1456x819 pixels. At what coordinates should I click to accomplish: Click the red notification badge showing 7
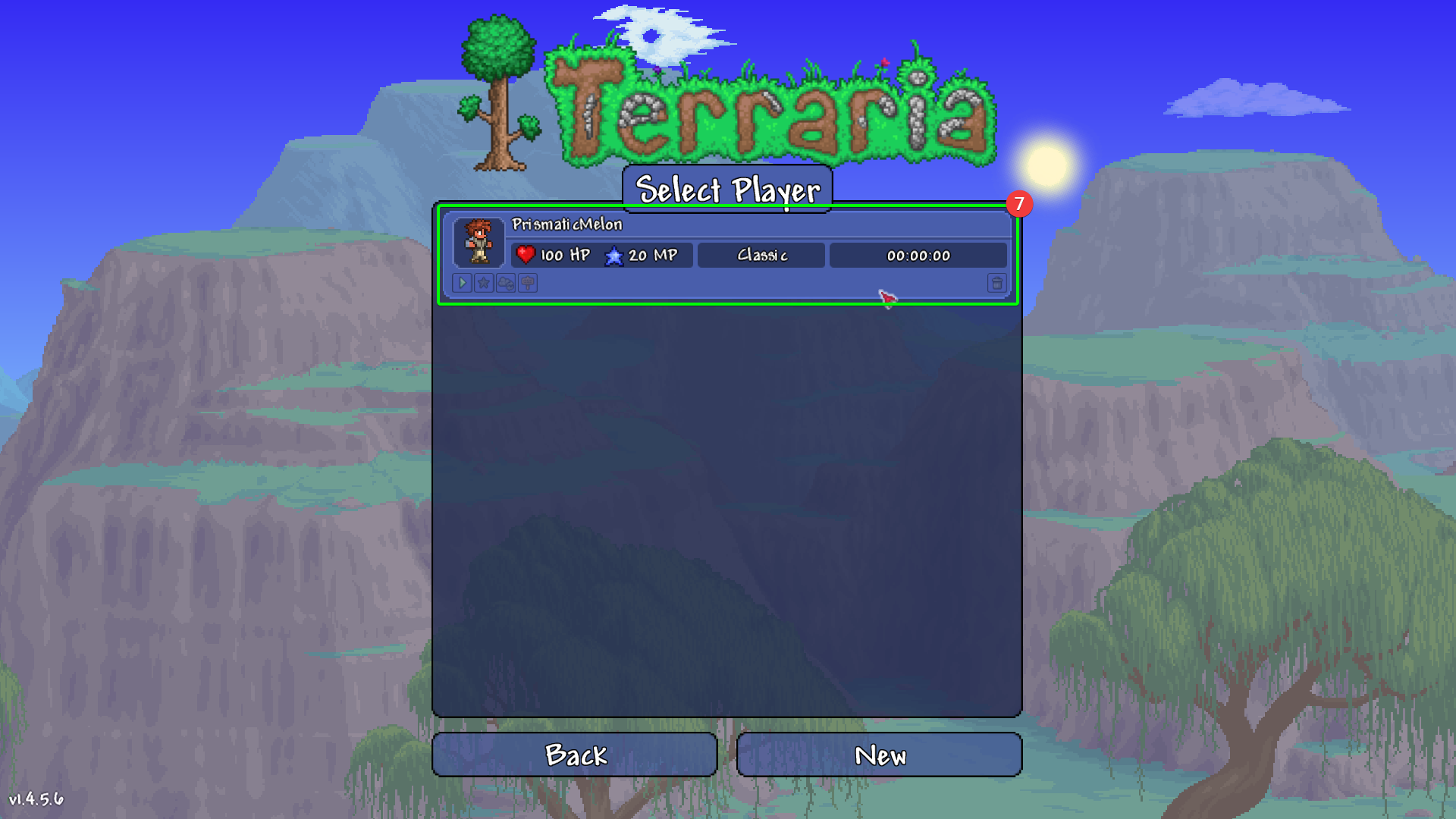(x=1019, y=203)
